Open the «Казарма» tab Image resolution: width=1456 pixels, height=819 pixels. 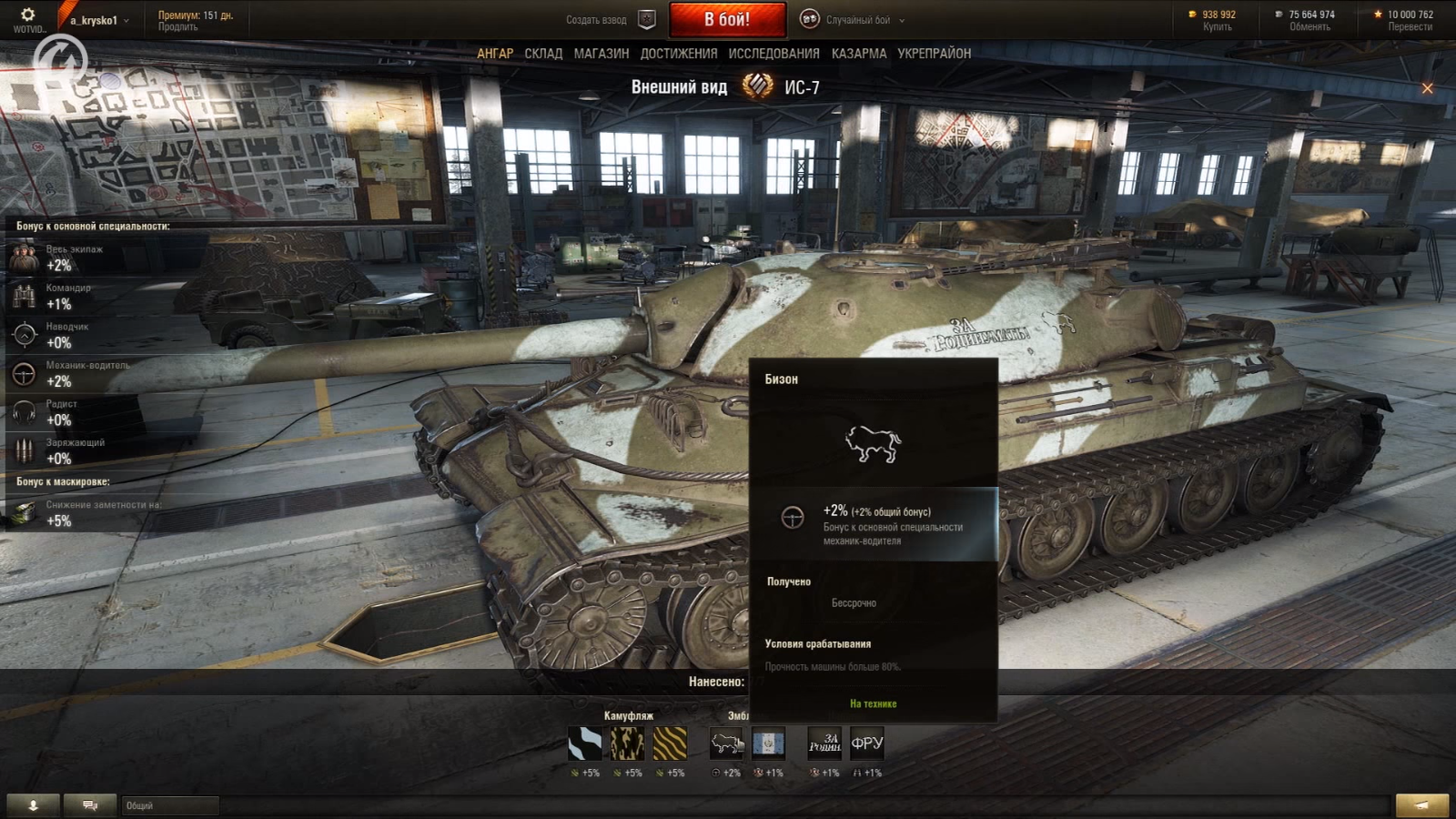858,54
